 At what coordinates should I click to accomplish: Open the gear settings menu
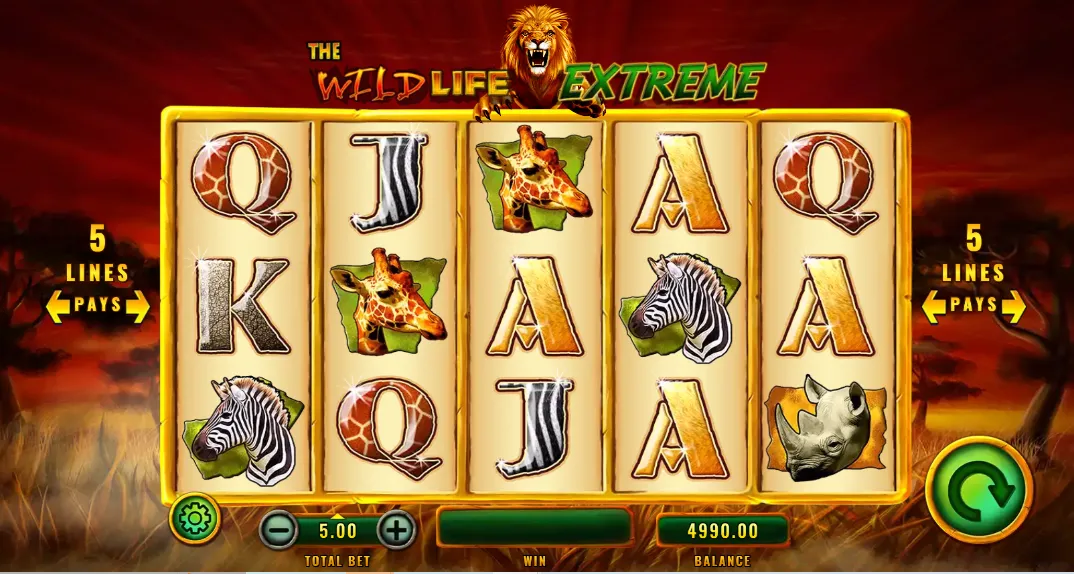coord(194,518)
